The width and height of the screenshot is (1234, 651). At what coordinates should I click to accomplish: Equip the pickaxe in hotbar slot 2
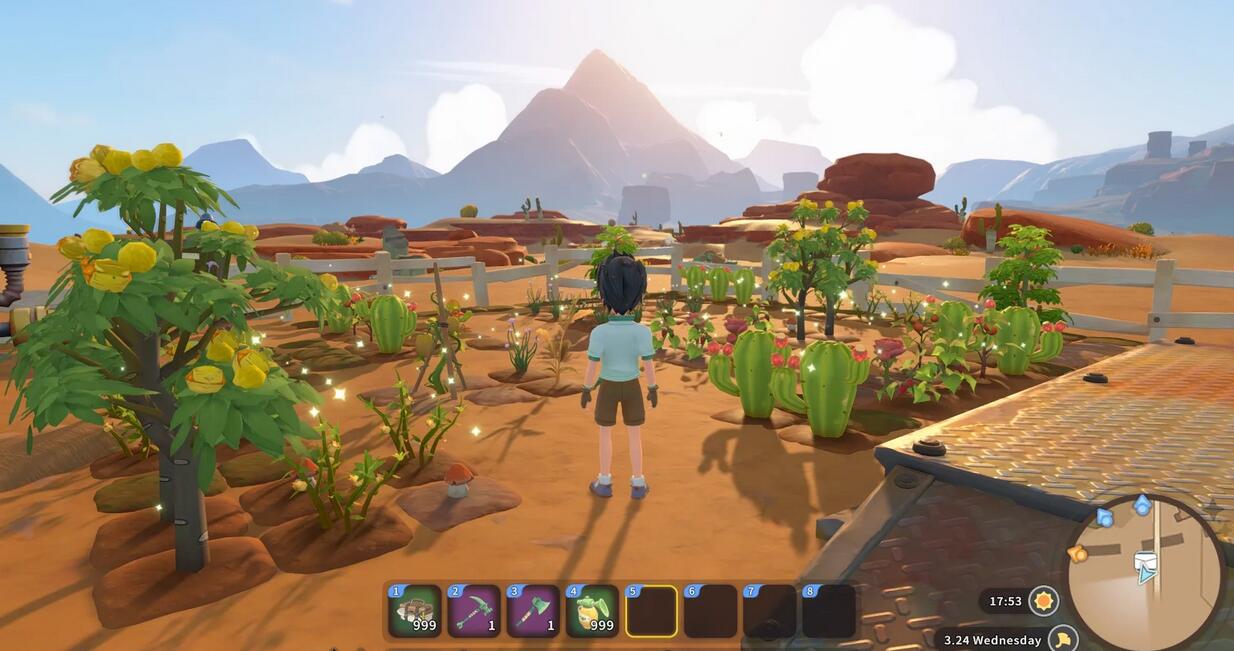pyautogui.click(x=474, y=611)
